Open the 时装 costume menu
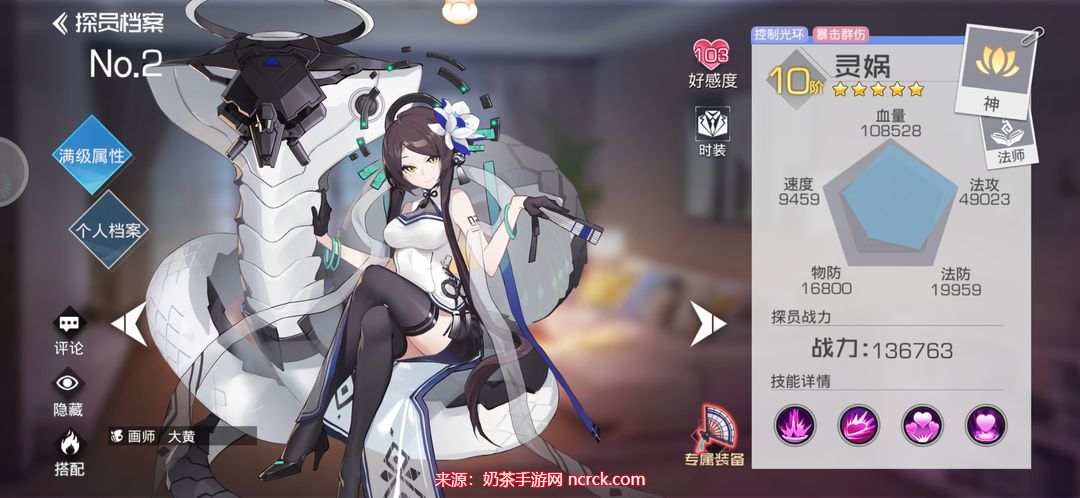Image resolution: width=1080 pixels, height=498 pixels. (x=712, y=133)
